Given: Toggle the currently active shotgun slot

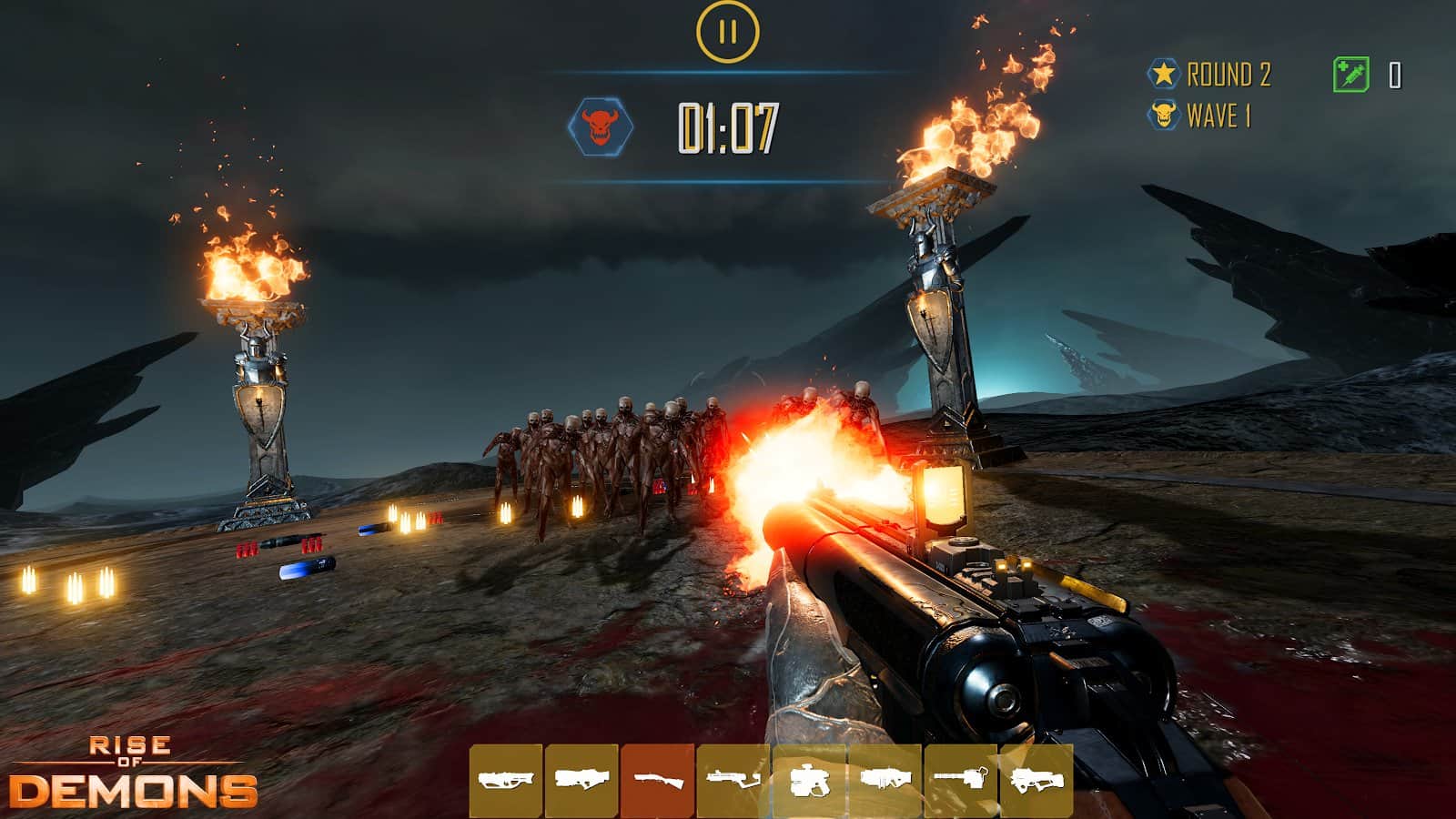Looking at the screenshot, I should [657, 781].
